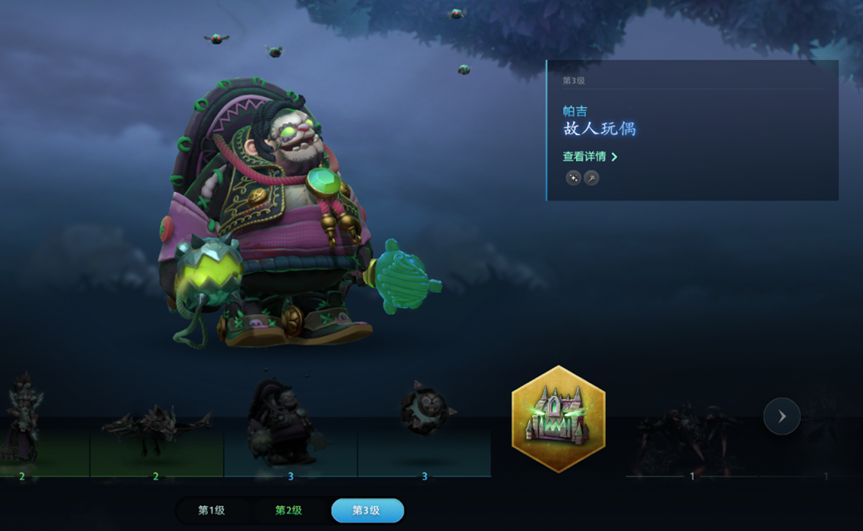Select the highlighted 第3级 tier tab
Viewport: 863px width, 531px height.
[x=367, y=510]
